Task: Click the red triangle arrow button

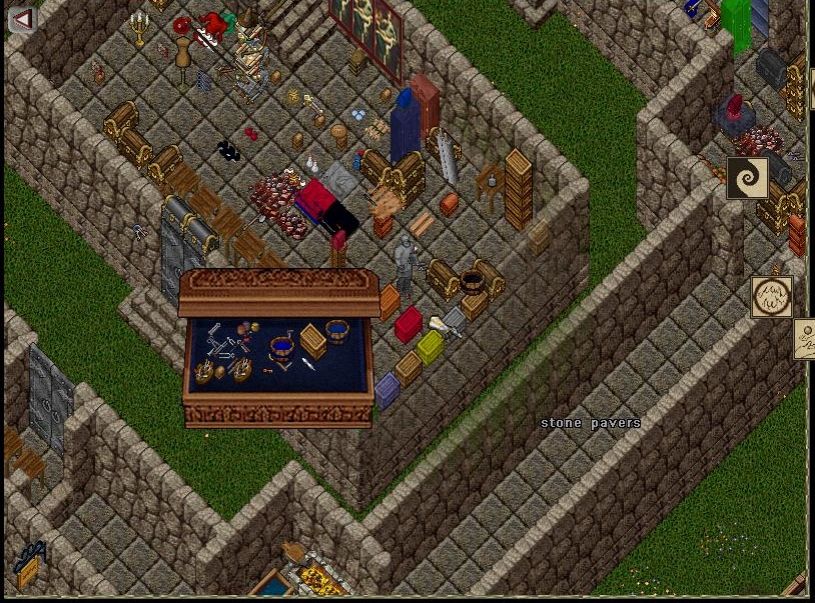Action: [x=22, y=19]
